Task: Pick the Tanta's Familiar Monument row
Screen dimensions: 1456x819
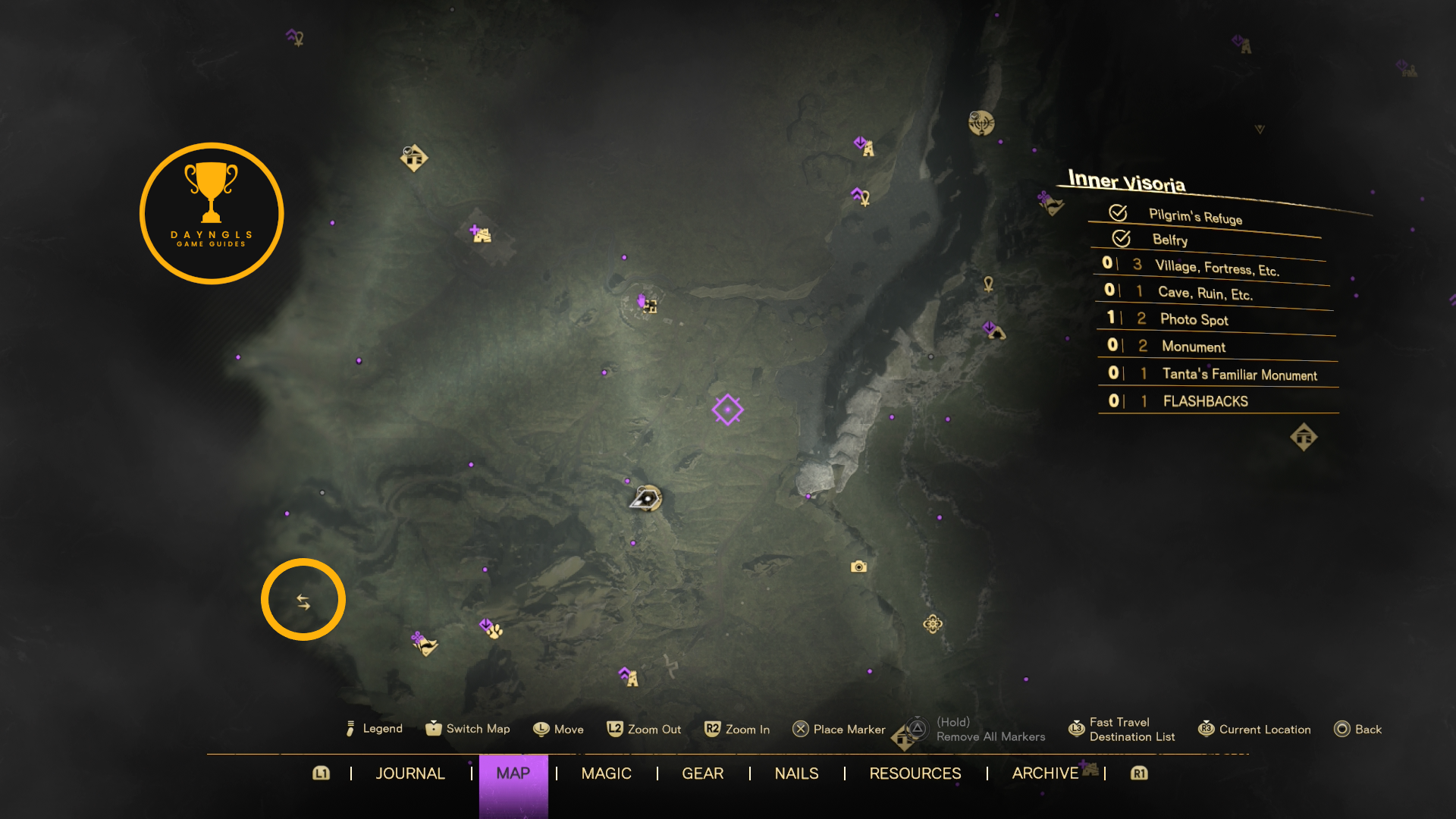Action: click(1239, 375)
